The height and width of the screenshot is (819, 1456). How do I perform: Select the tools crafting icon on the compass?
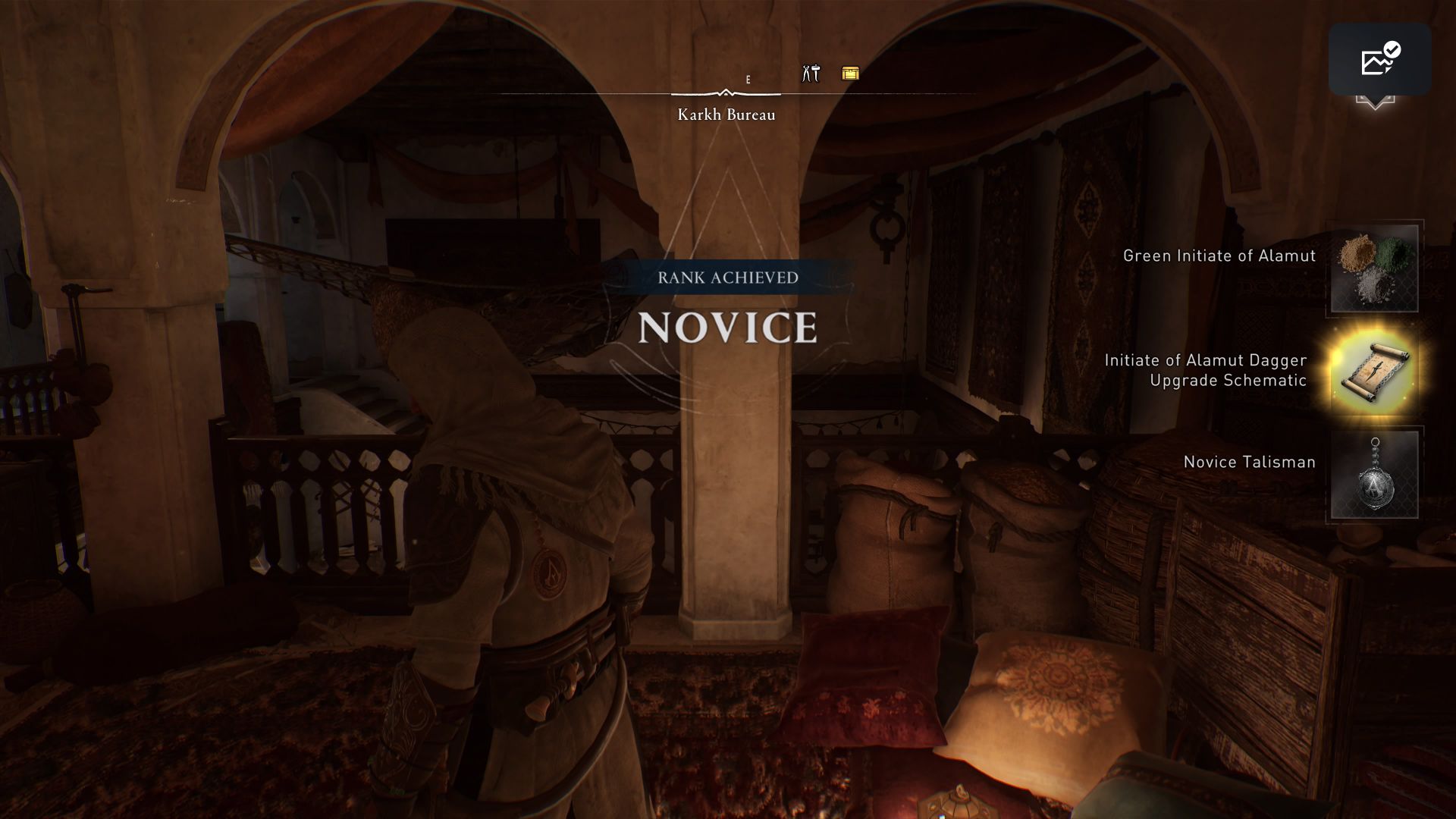click(x=809, y=73)
